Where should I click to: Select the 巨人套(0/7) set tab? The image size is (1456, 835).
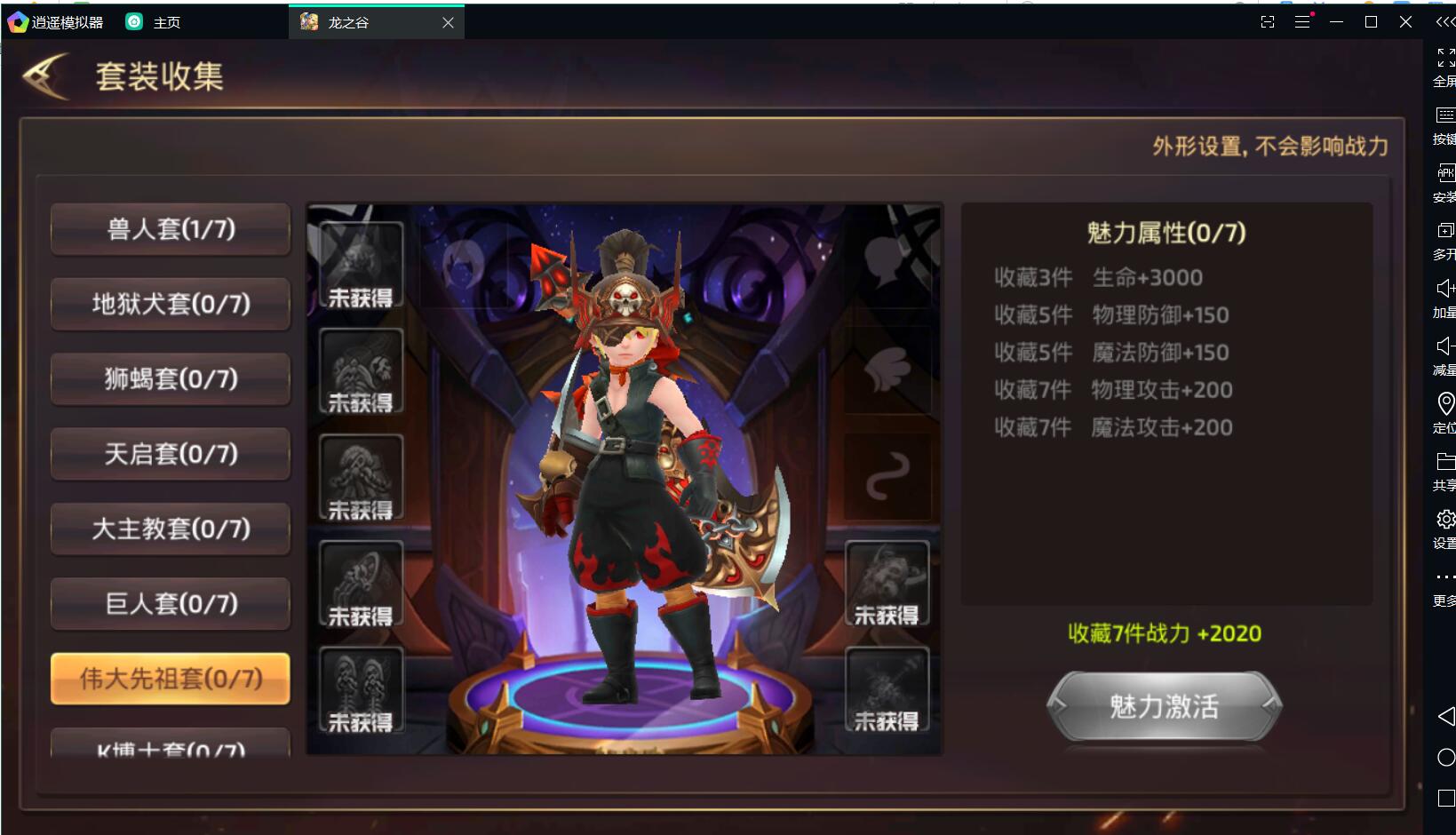click(x=171, y=604)
